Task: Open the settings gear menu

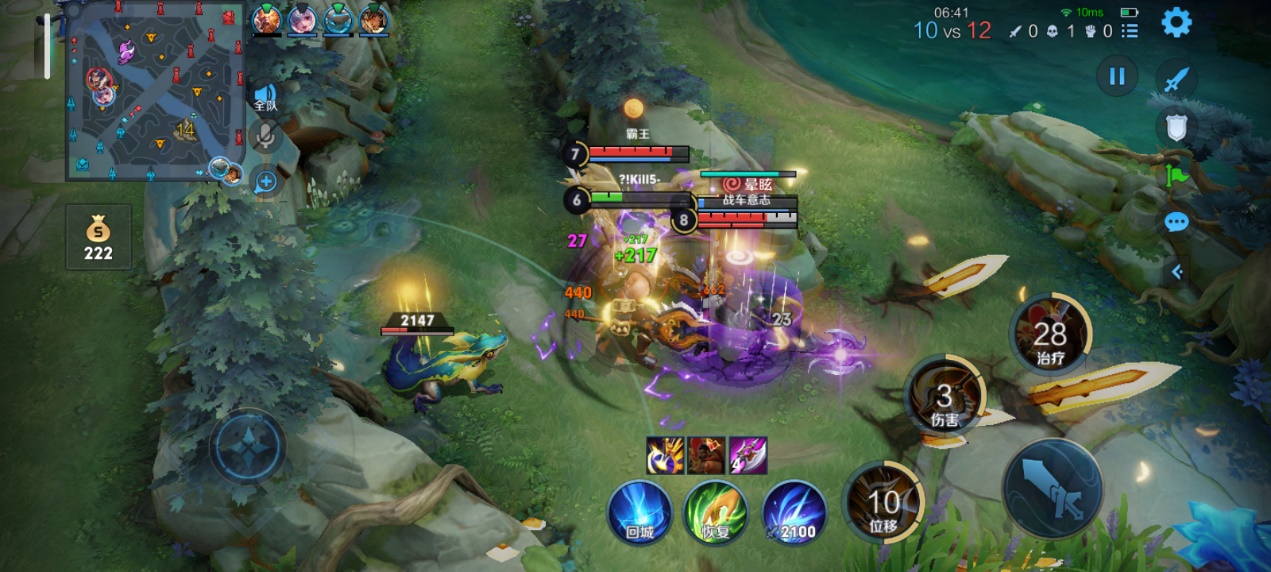Action: pyautogui.click(x=1176, y=23)
